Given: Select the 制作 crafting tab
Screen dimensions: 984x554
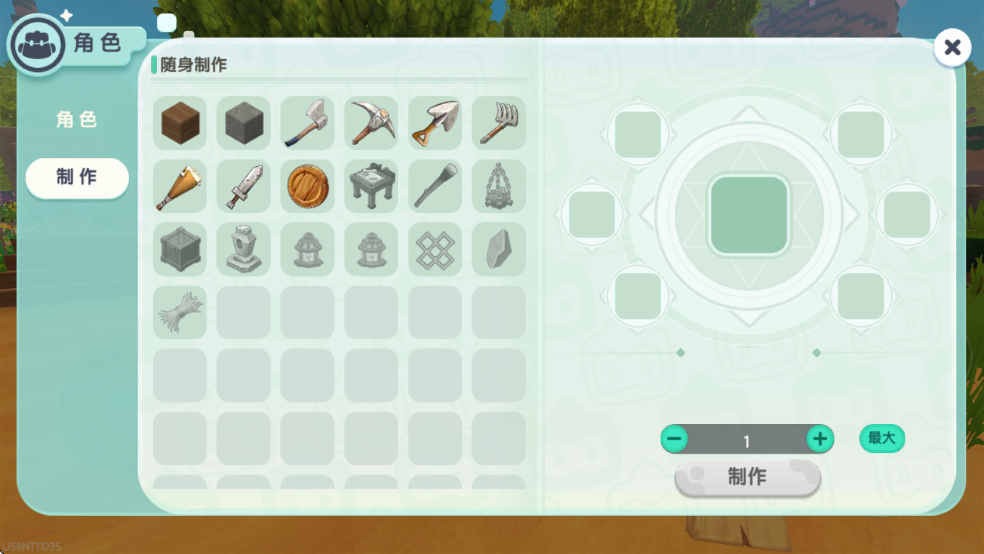Looking at the screenshot, I should pyautogui.click(x=77, y=177).
